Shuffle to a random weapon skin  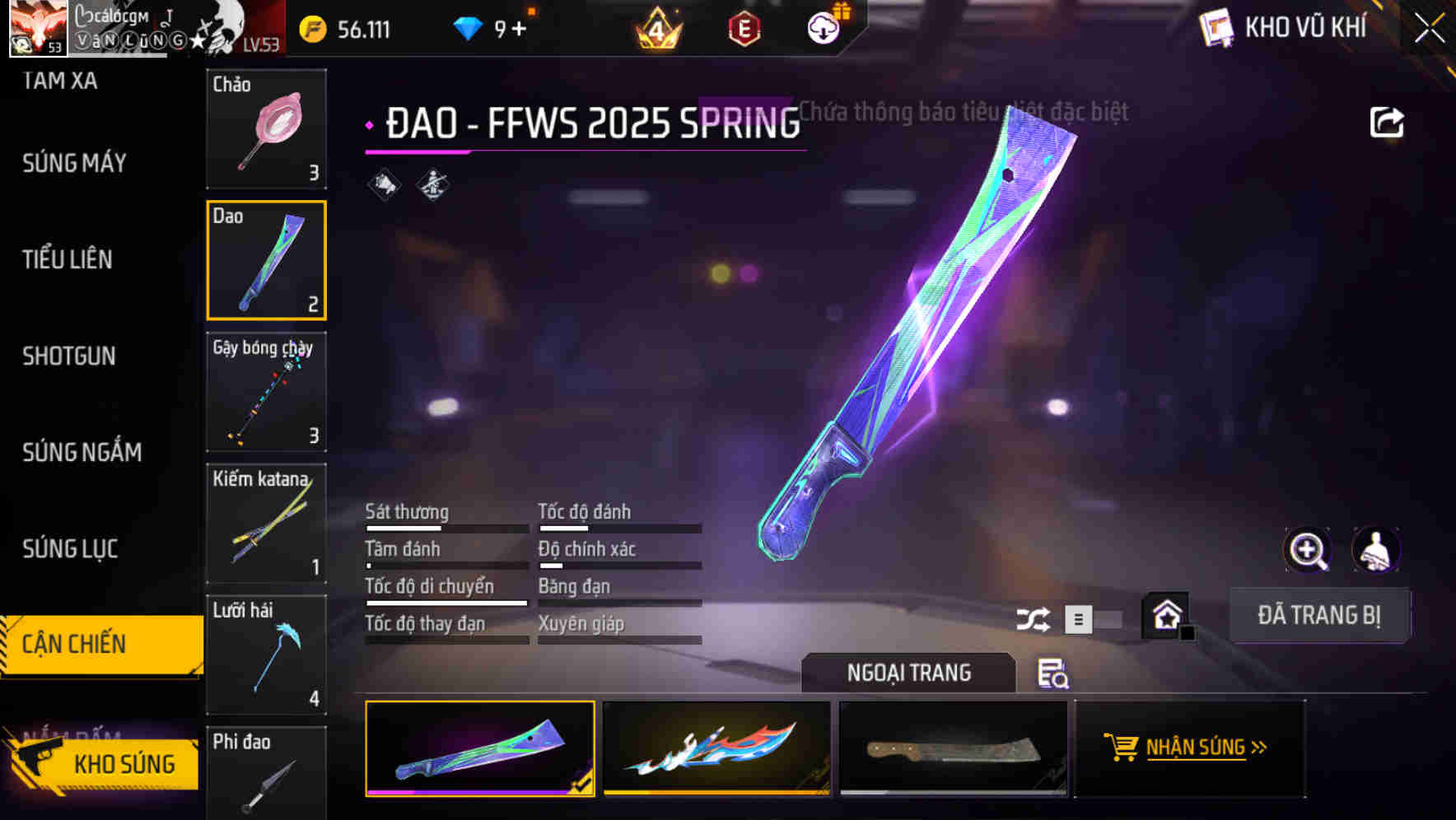(1032, 618)
